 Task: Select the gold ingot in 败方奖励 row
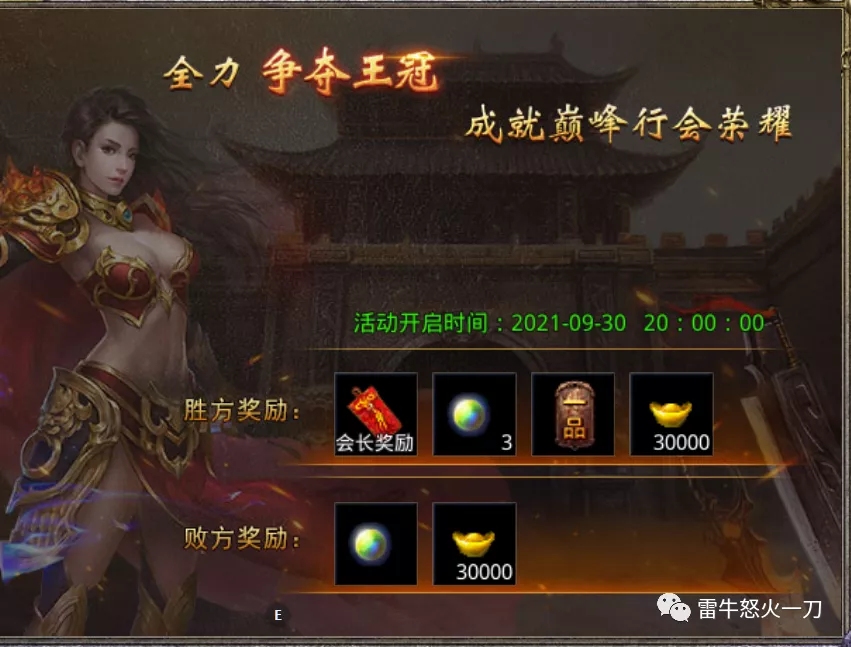(474, 543)
